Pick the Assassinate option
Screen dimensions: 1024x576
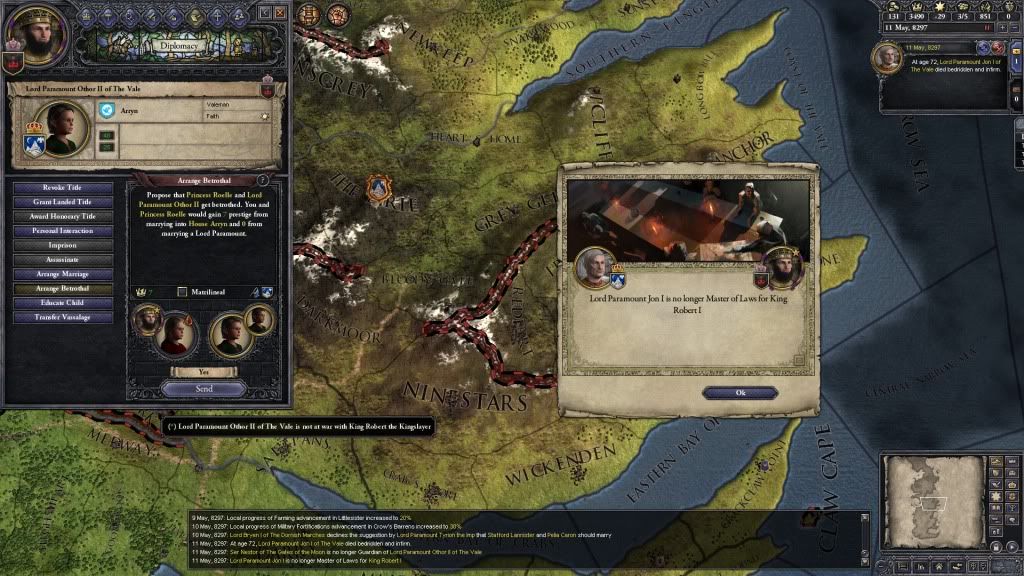(x=62, y=259)
